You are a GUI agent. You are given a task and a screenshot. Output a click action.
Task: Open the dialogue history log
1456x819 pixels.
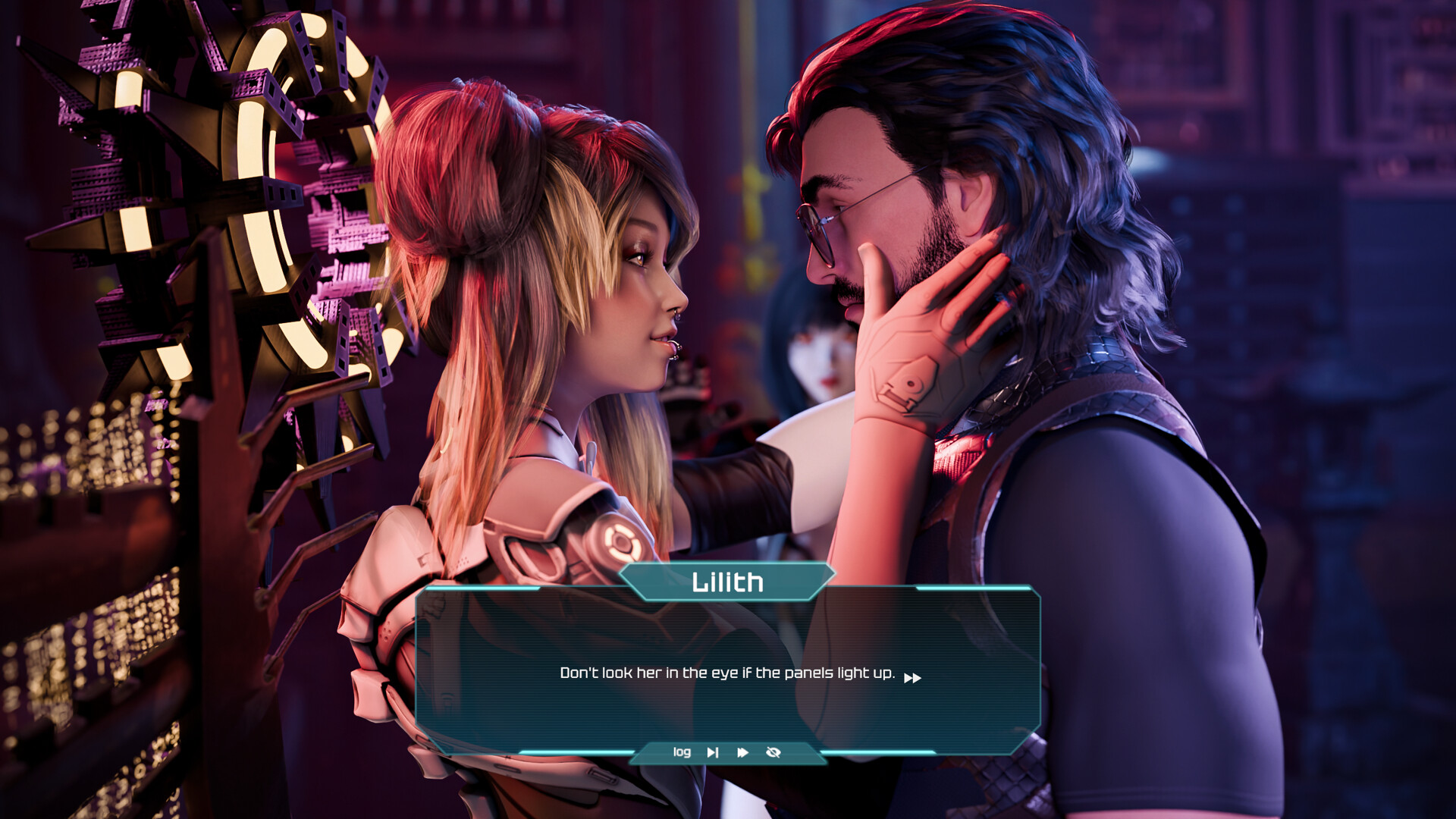[x=682, y=752]
